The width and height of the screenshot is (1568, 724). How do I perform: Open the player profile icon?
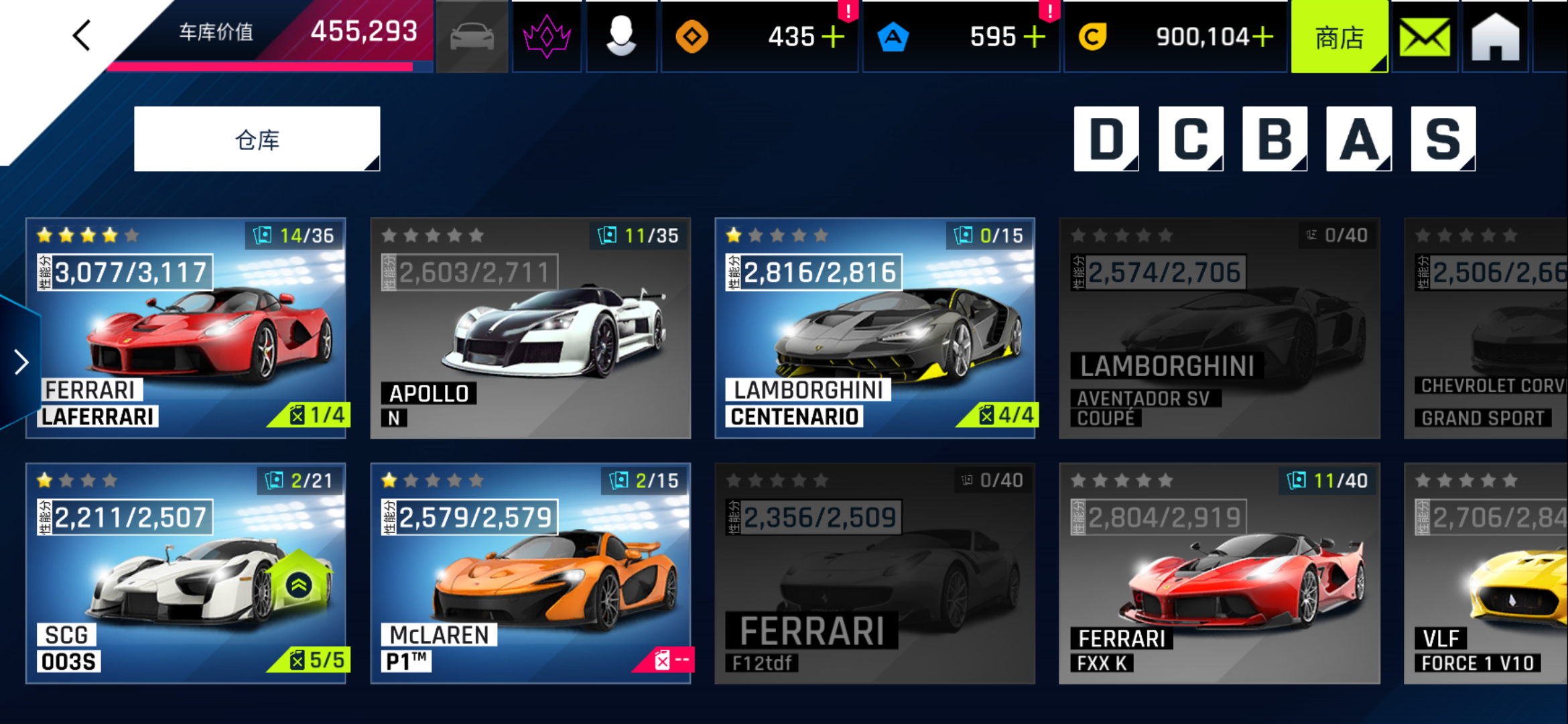point(621,37)
